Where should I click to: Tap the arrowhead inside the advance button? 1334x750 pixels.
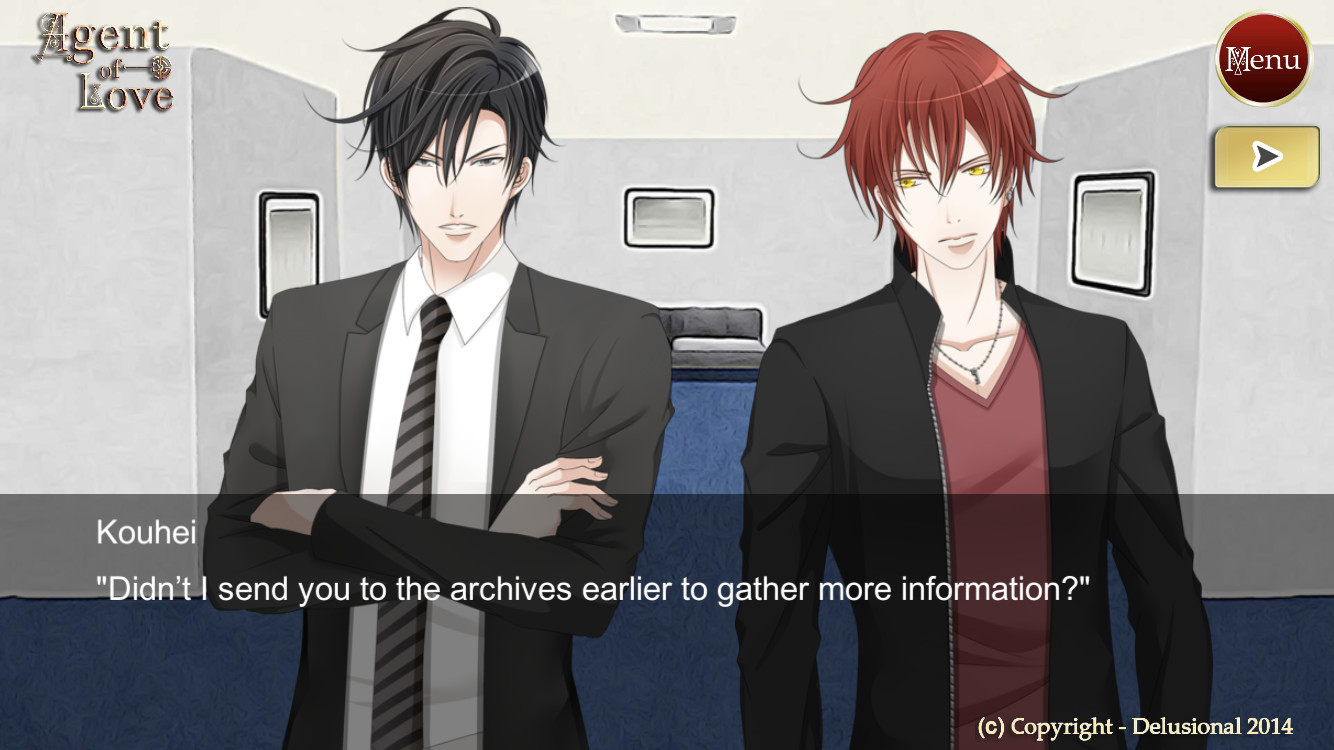[1266, 156]
